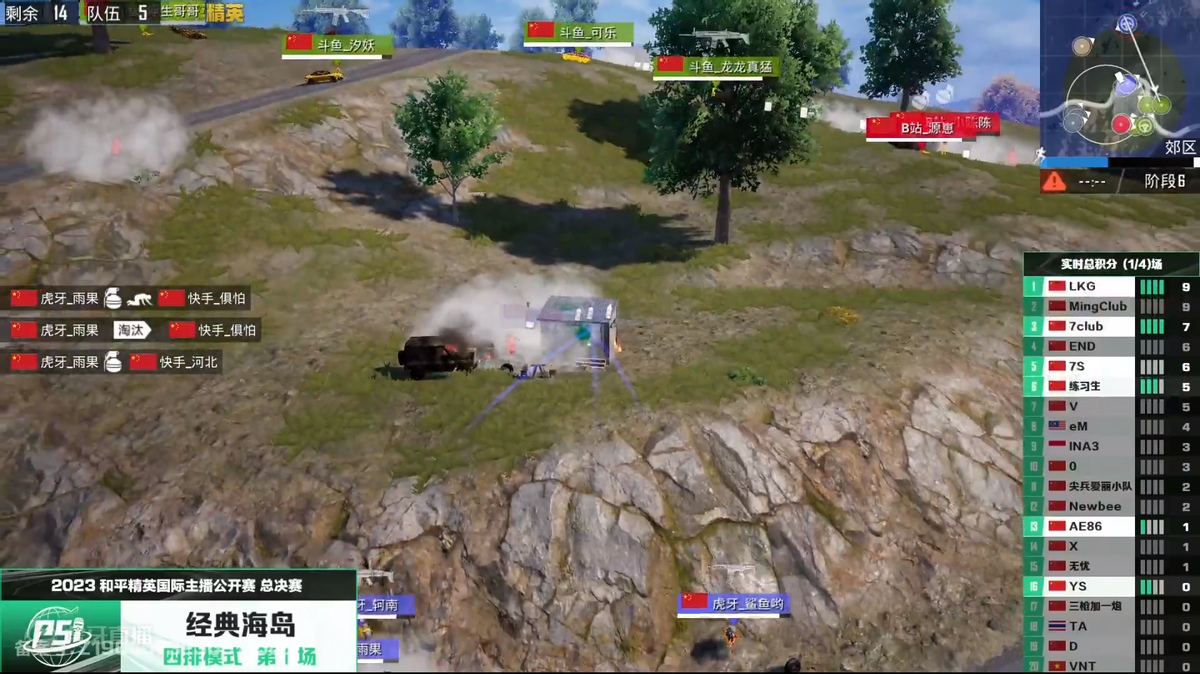The width and height of the screenshot is (1200, 674).
Task: Choose the TA team row
Action: click(x=1110, y=626)
